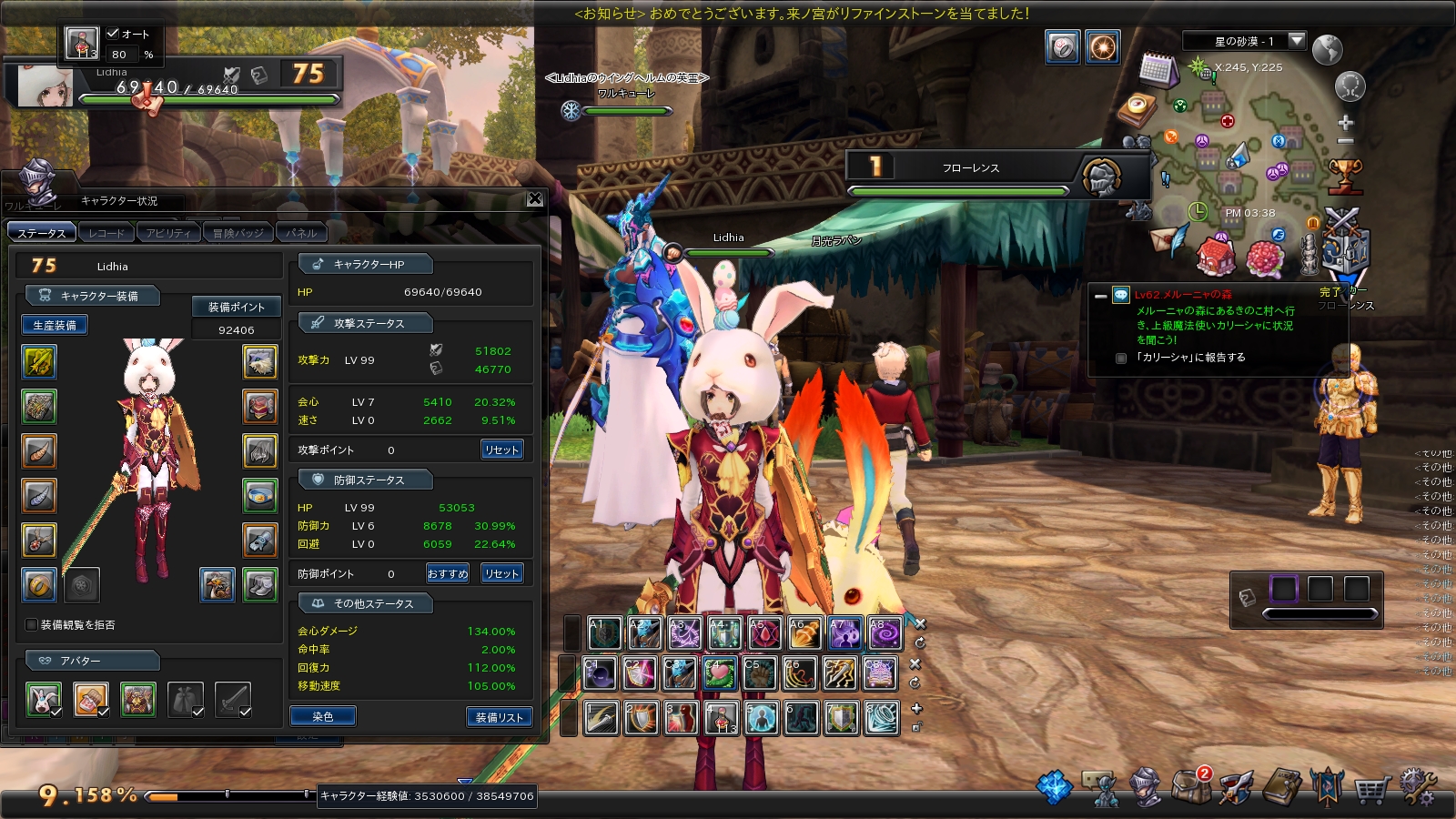Viewport: 1456px width, 819px height.
Task: Click the 生産装備 button
Action: coord(55,325)
